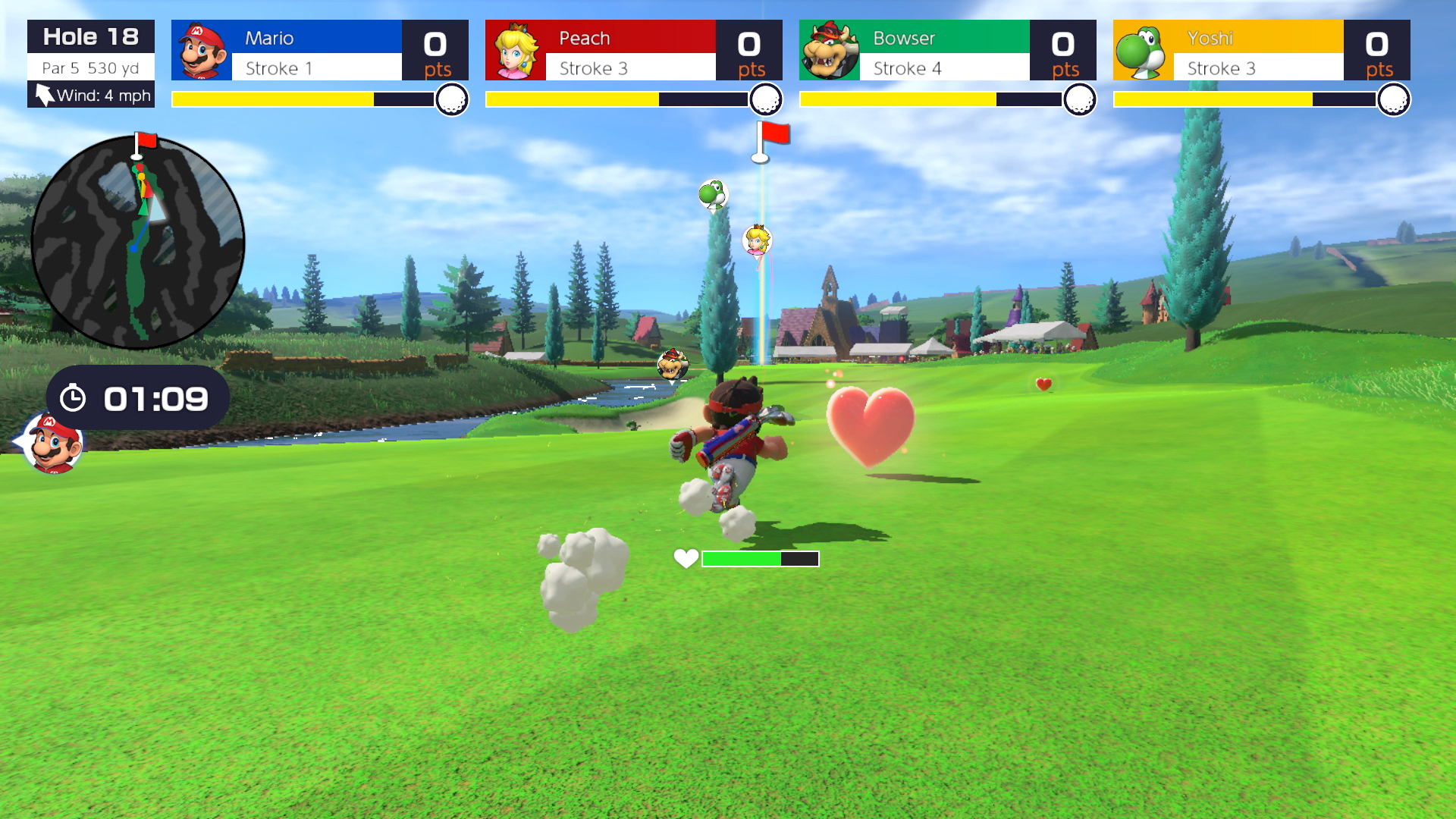
Task: Click the Hole 18 info panel
Action: point(91,64)
